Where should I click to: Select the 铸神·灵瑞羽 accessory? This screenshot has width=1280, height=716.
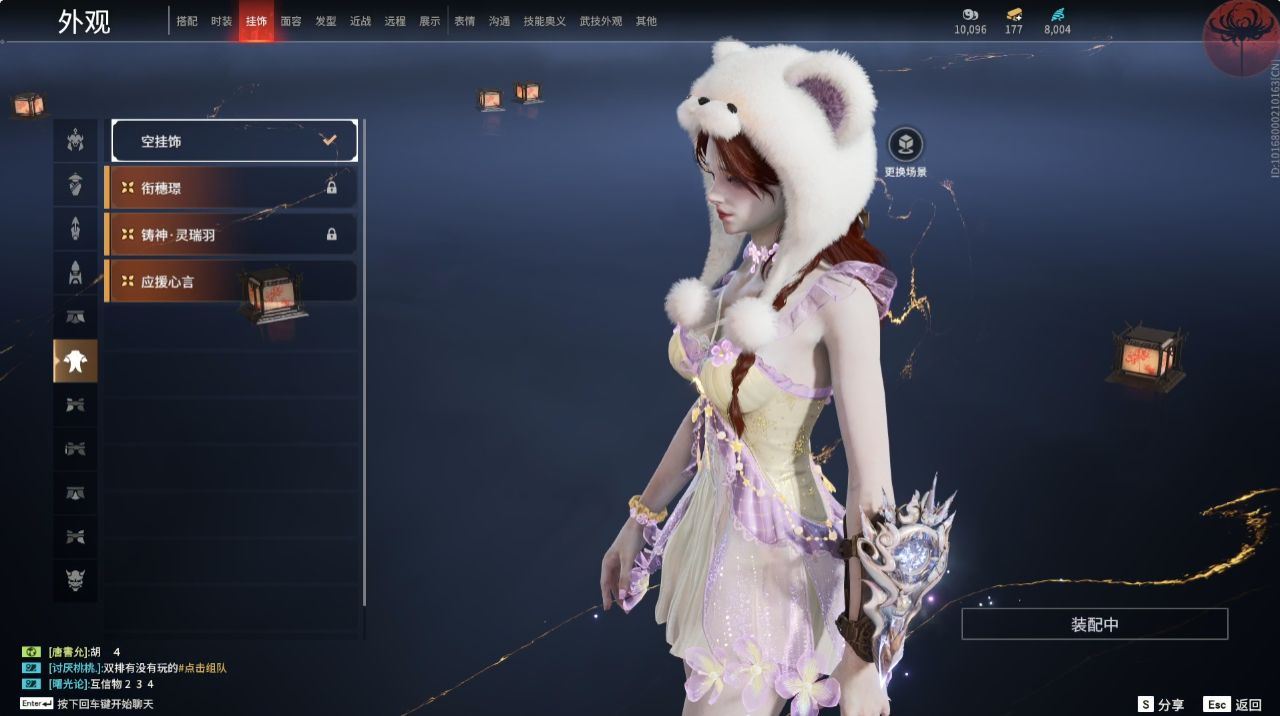(x=230, y=235)
